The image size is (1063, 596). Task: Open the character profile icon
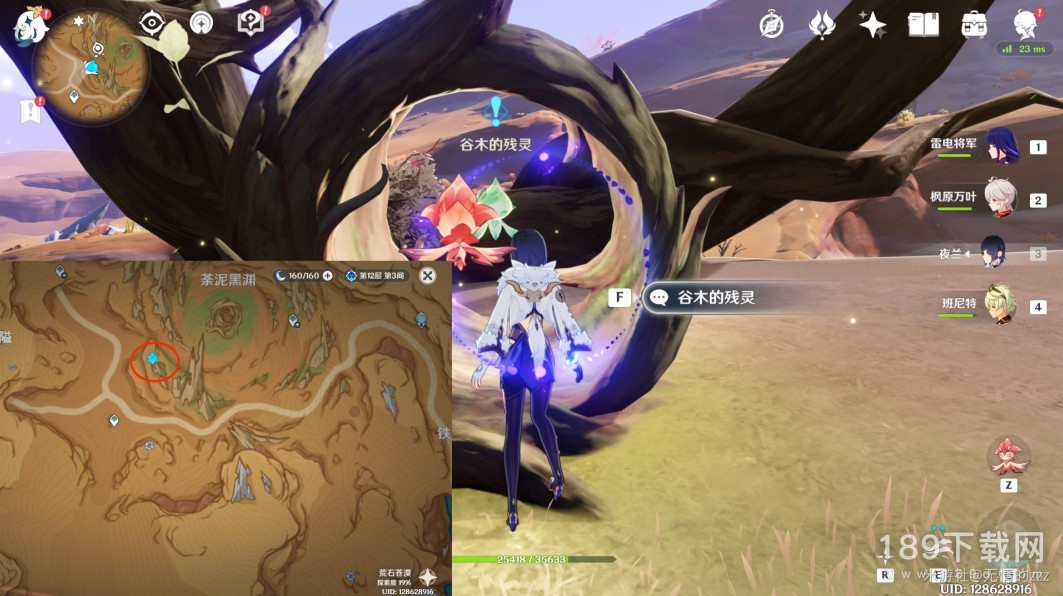(x=1025, y=25)
